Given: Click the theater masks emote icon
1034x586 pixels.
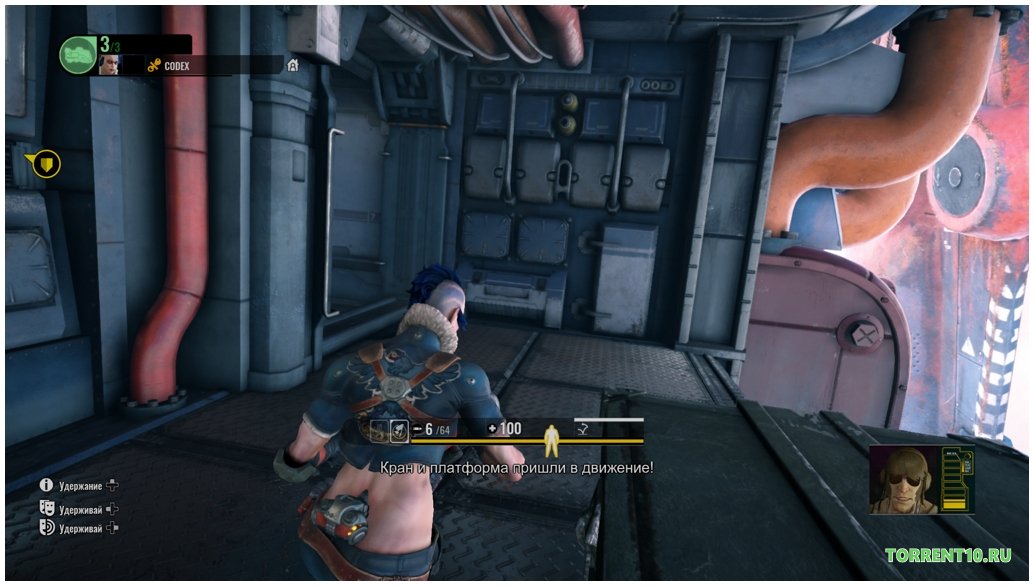Looking at the screenshot, I should click(46, 507).
